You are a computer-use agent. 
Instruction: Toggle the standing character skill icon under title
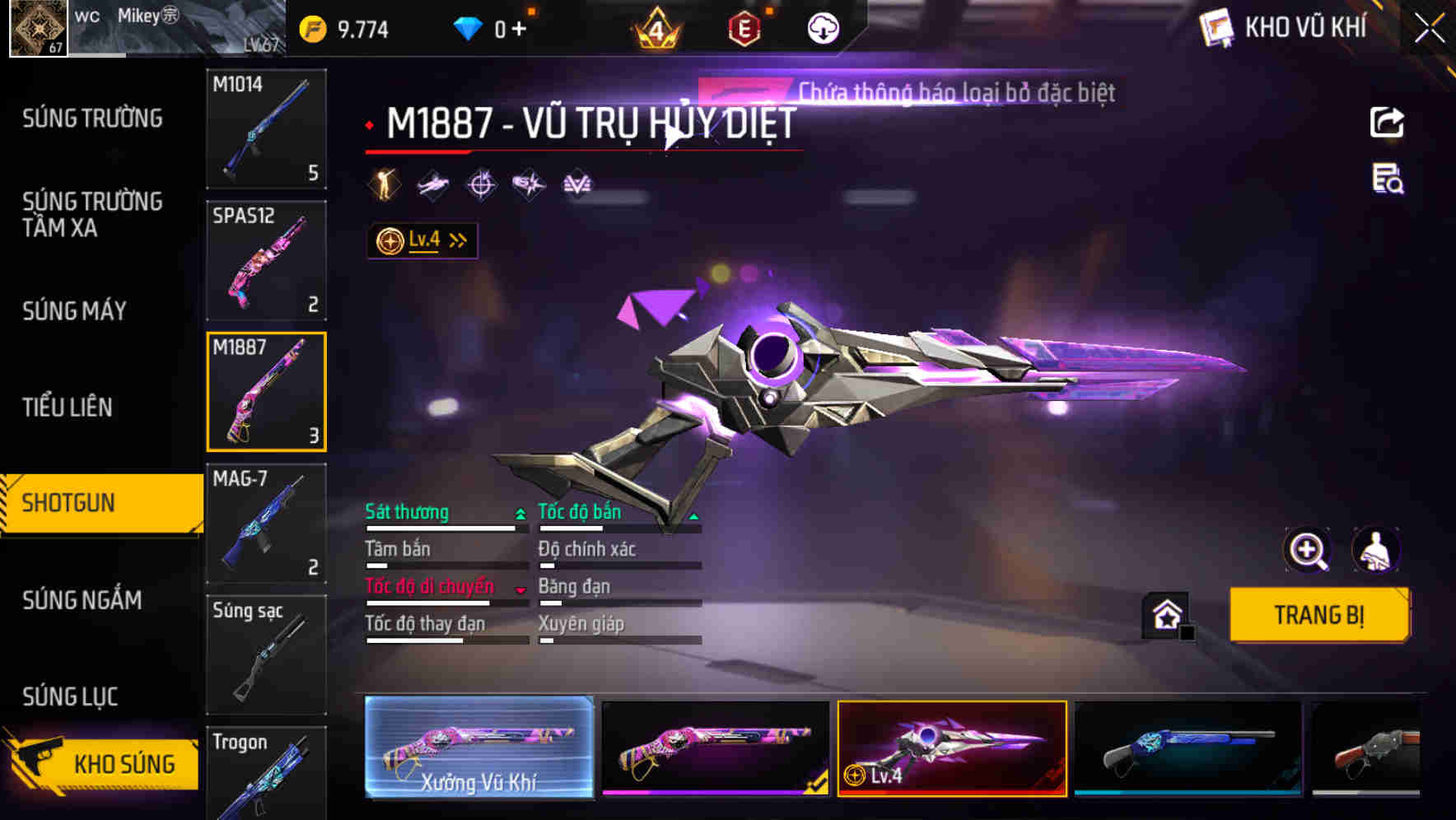coord(384,184)
